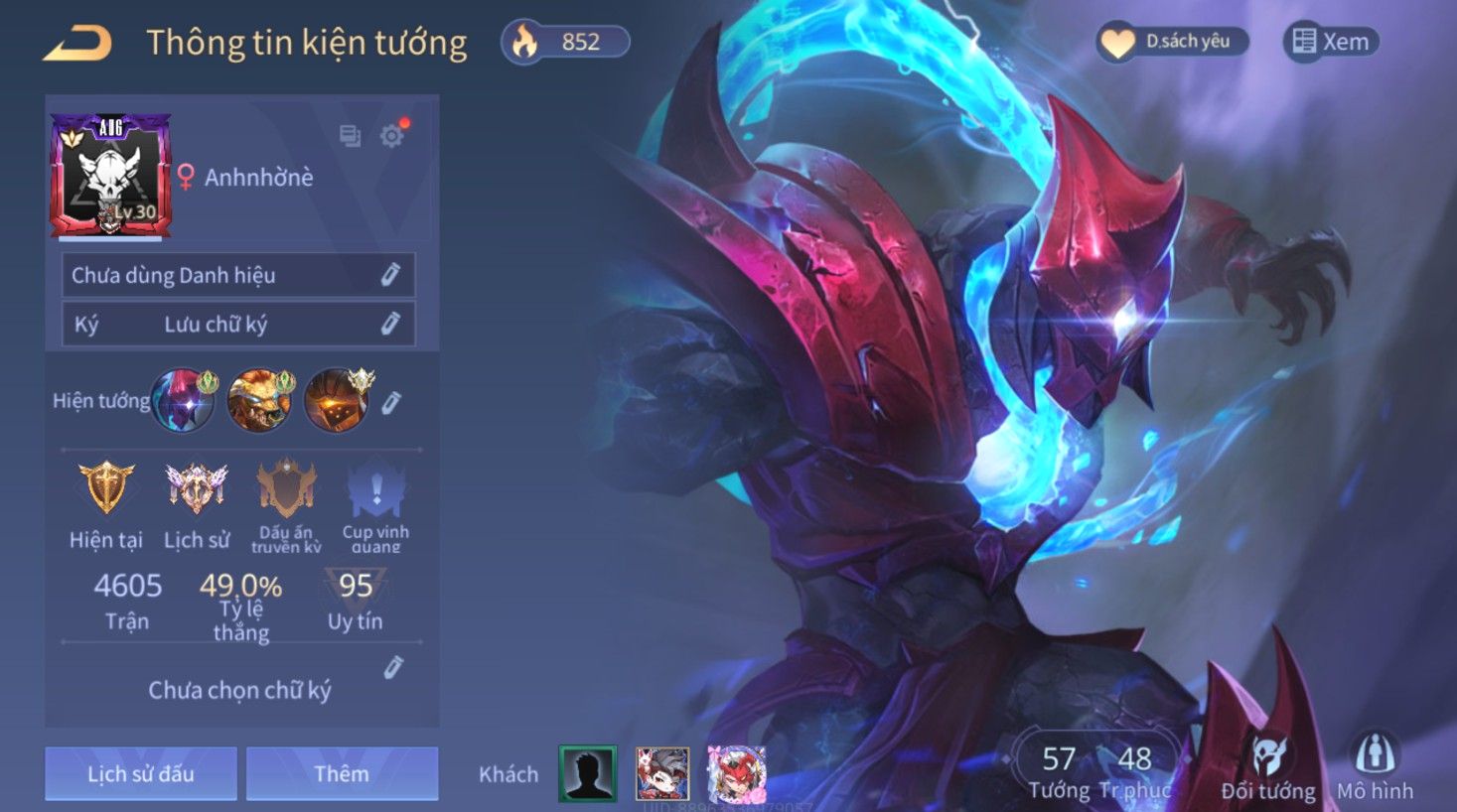Viewport: 1457px width, 812px height.
Task: Click the Xem view button
Action: (x=1331, y=42)
